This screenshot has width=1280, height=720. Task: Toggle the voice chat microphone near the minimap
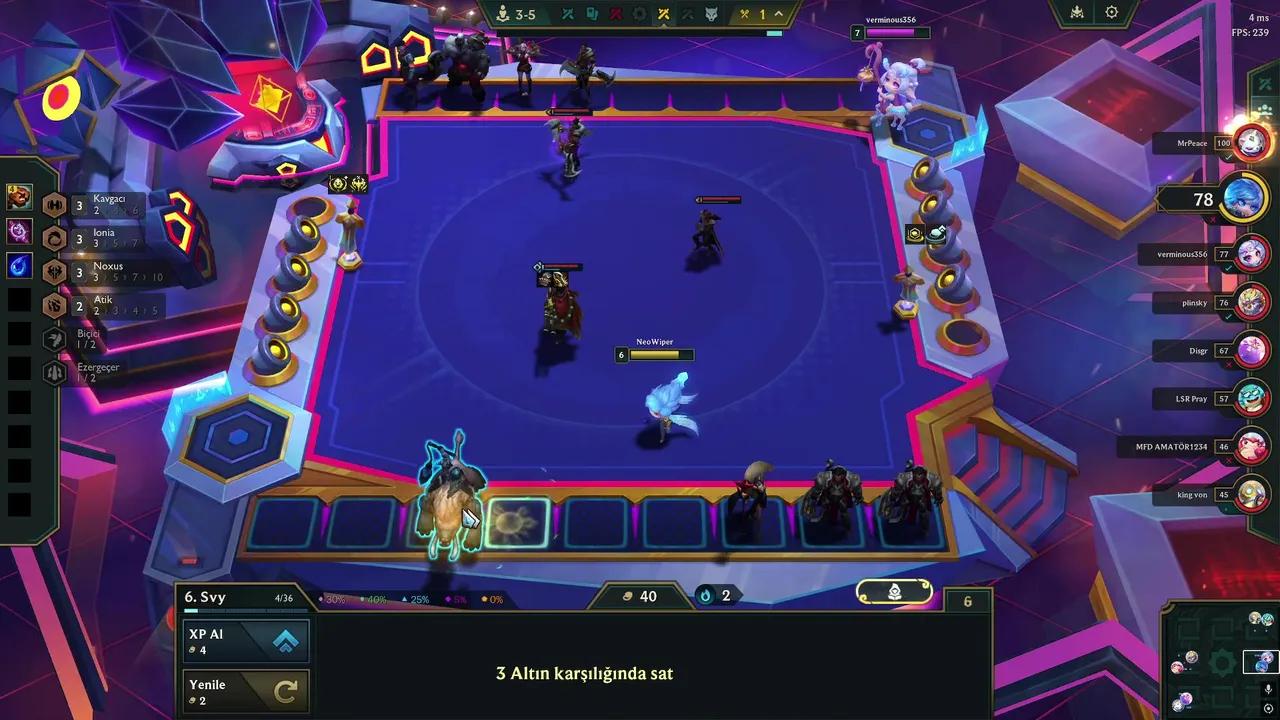(x=1268, y=688)
